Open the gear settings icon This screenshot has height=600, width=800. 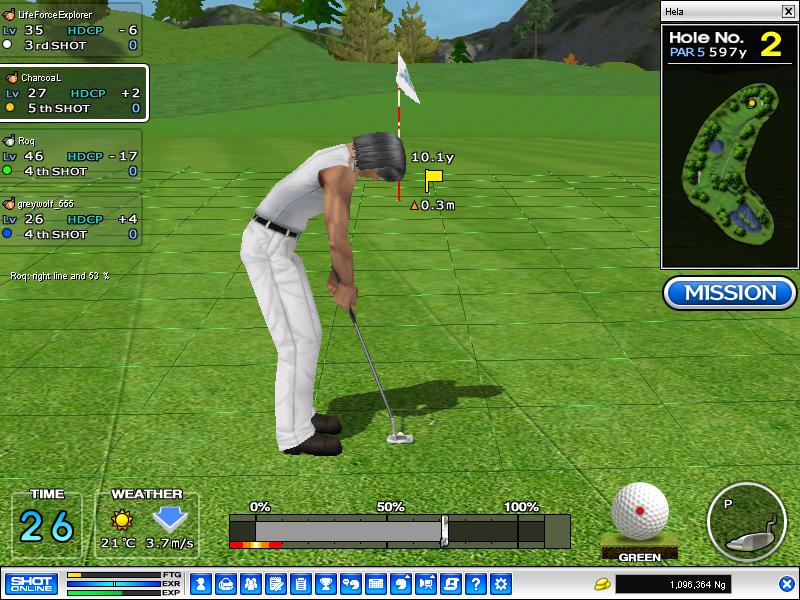pos(501,583)
